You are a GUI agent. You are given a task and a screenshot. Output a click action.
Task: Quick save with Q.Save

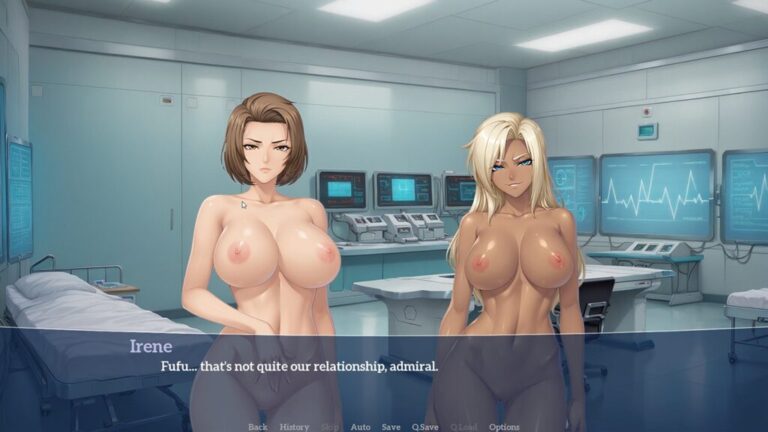[426, 427]
